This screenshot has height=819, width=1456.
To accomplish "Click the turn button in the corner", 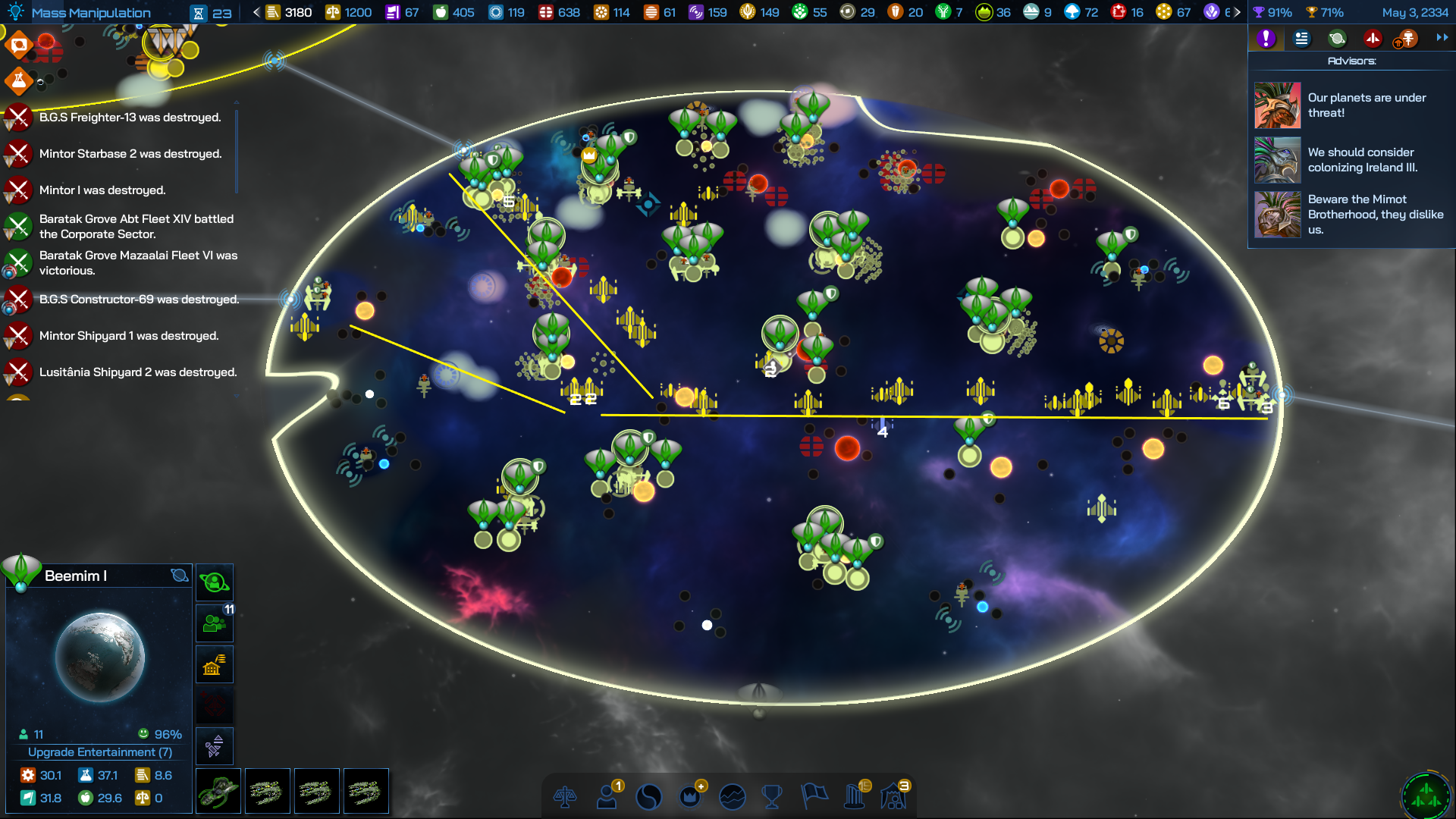I will [x=1426, y=794].
